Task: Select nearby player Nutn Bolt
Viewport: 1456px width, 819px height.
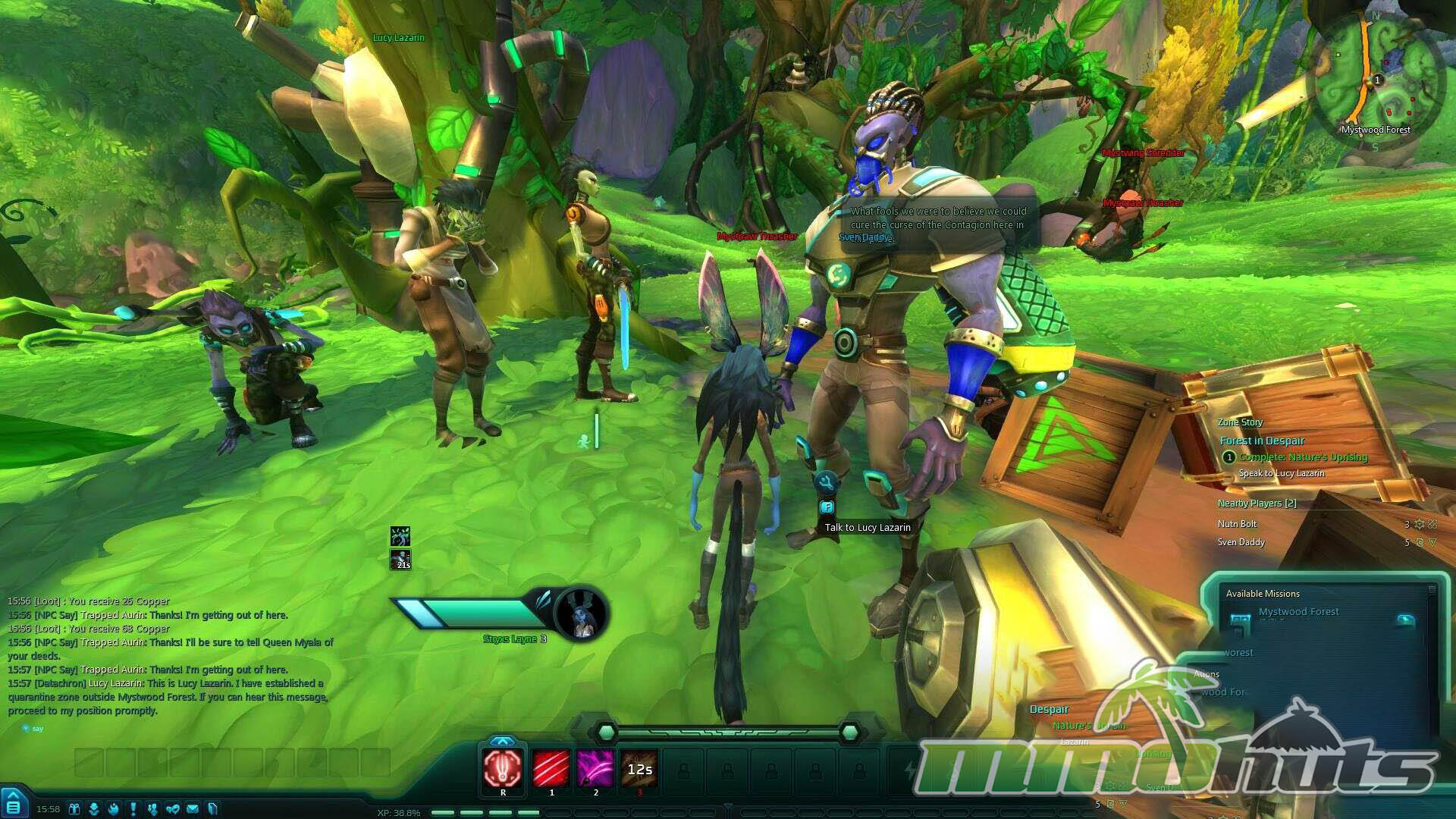Action: (x=1237, y=524)
